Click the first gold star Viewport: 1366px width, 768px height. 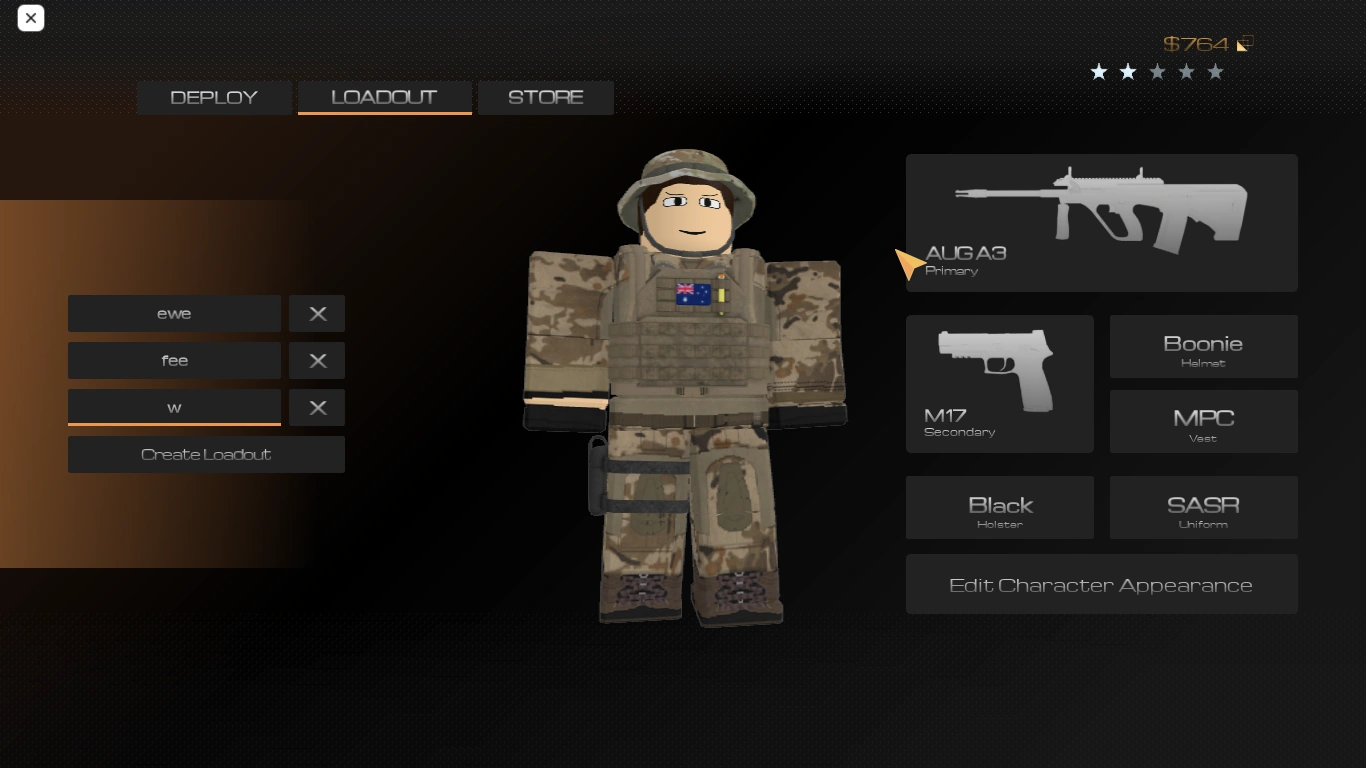pyautogui.click(x=1099, y=71)
